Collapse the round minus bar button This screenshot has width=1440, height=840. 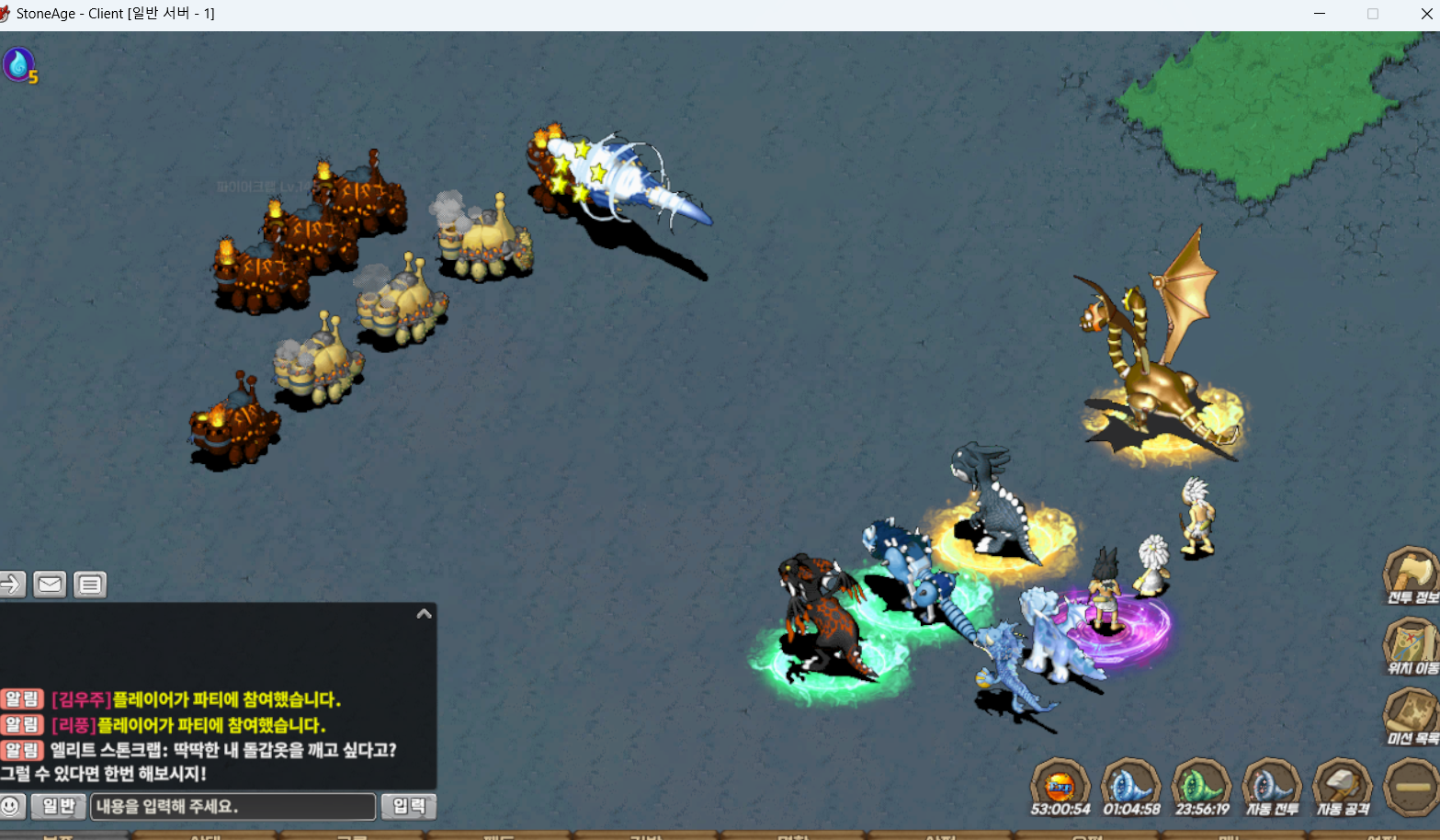pos(1412,787)
